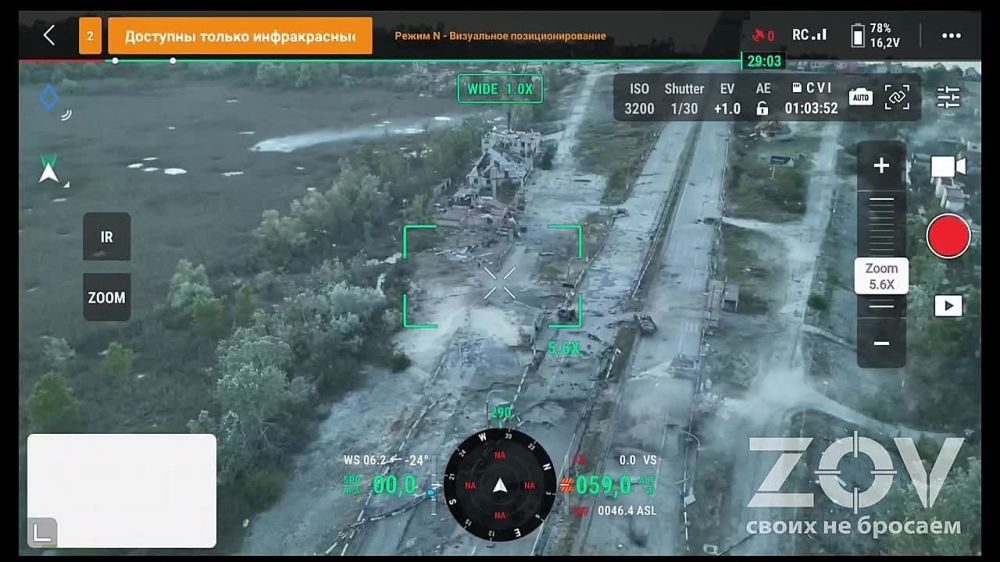Open the orange infrared warning banner
The image size is (1000, 562).
240,36
